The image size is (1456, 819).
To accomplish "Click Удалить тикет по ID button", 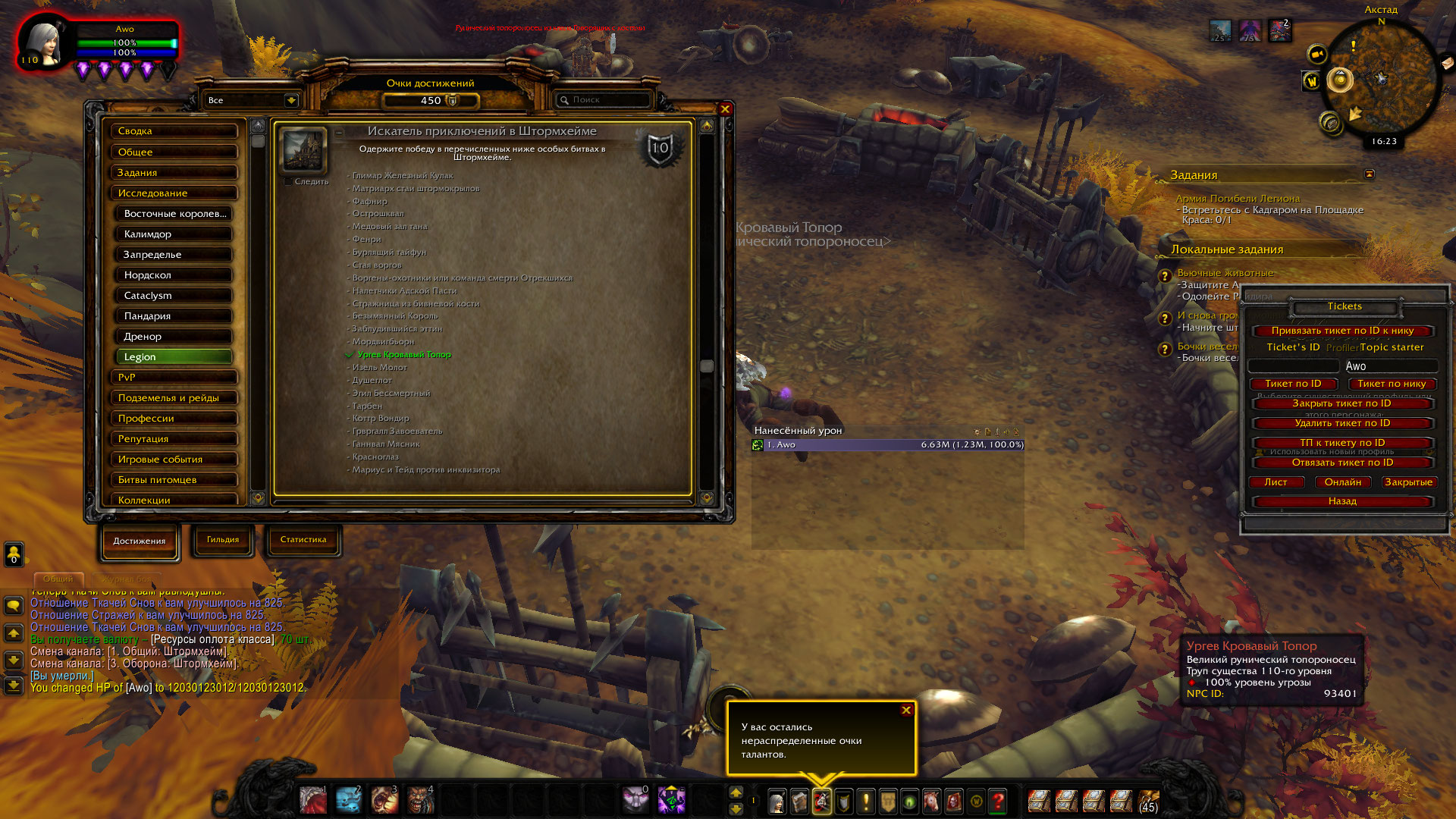I will (1341, 423).
